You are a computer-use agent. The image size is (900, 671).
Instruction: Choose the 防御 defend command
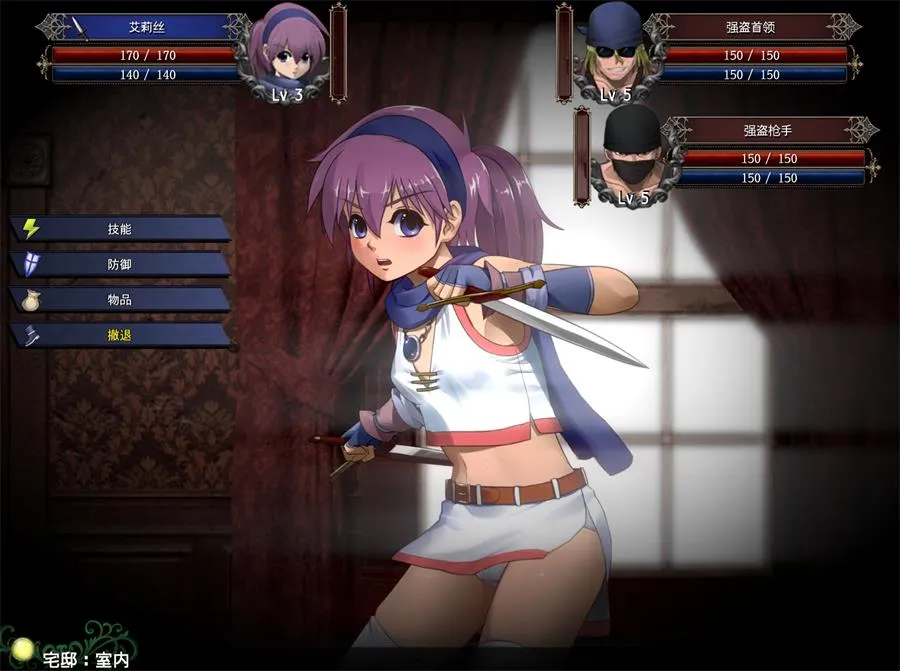click(x=120, y=264)
